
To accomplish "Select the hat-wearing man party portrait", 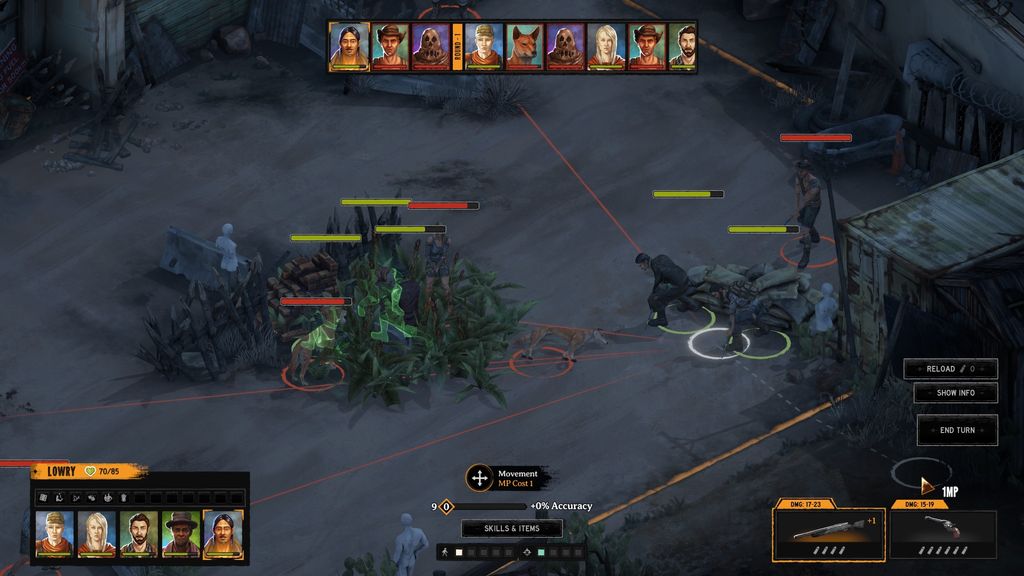I will [x=181, y=534].
